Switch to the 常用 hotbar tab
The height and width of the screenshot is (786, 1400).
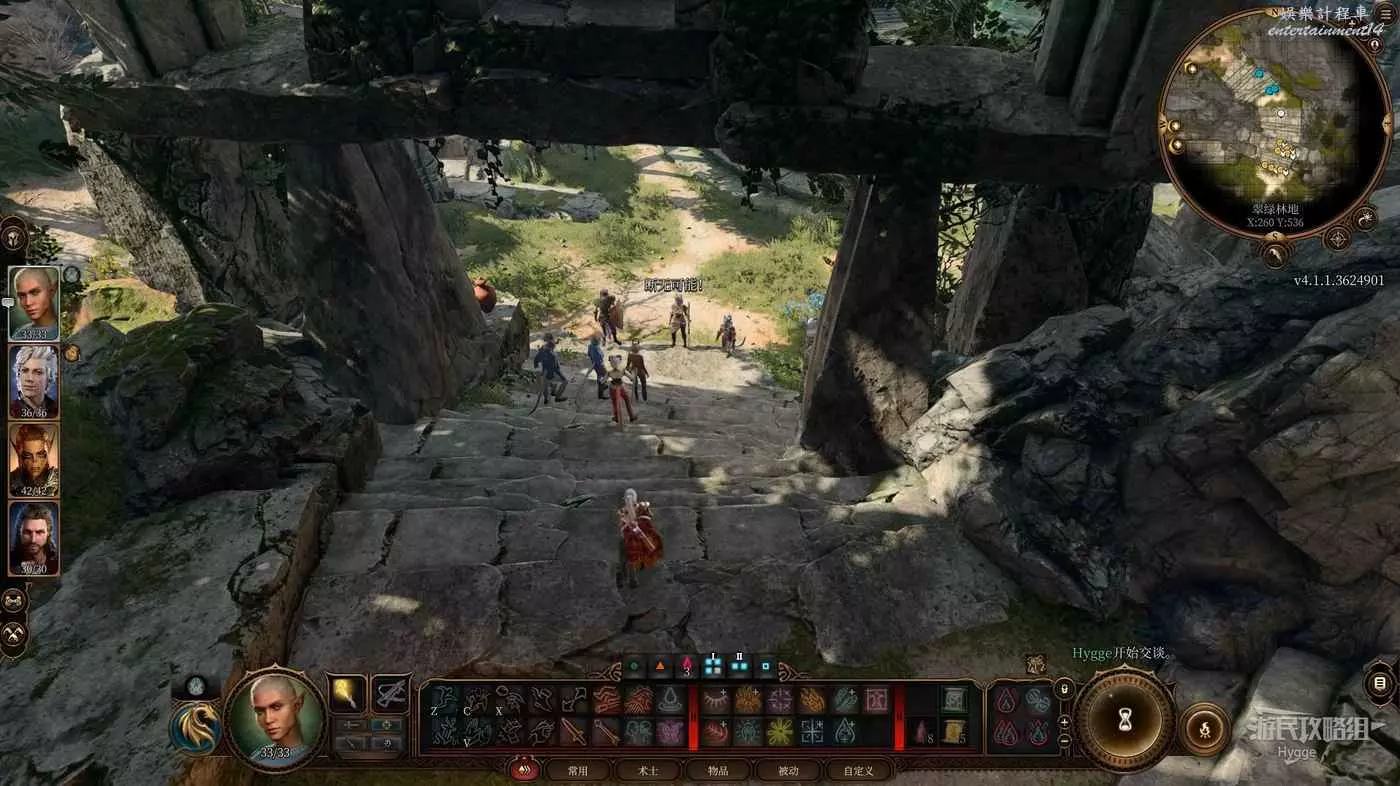pos(577,771)
